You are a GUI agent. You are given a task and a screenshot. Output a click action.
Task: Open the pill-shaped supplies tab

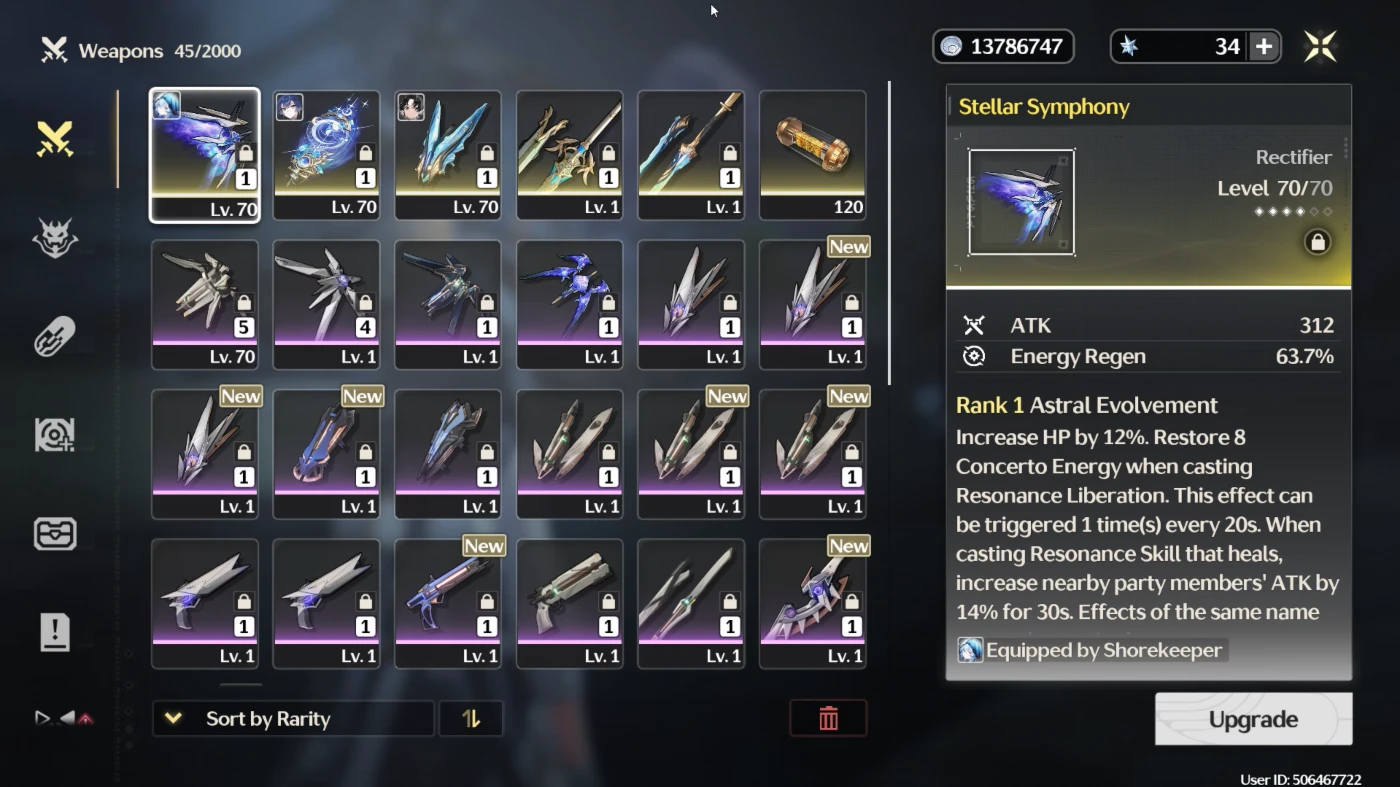[x=55, y=337]
